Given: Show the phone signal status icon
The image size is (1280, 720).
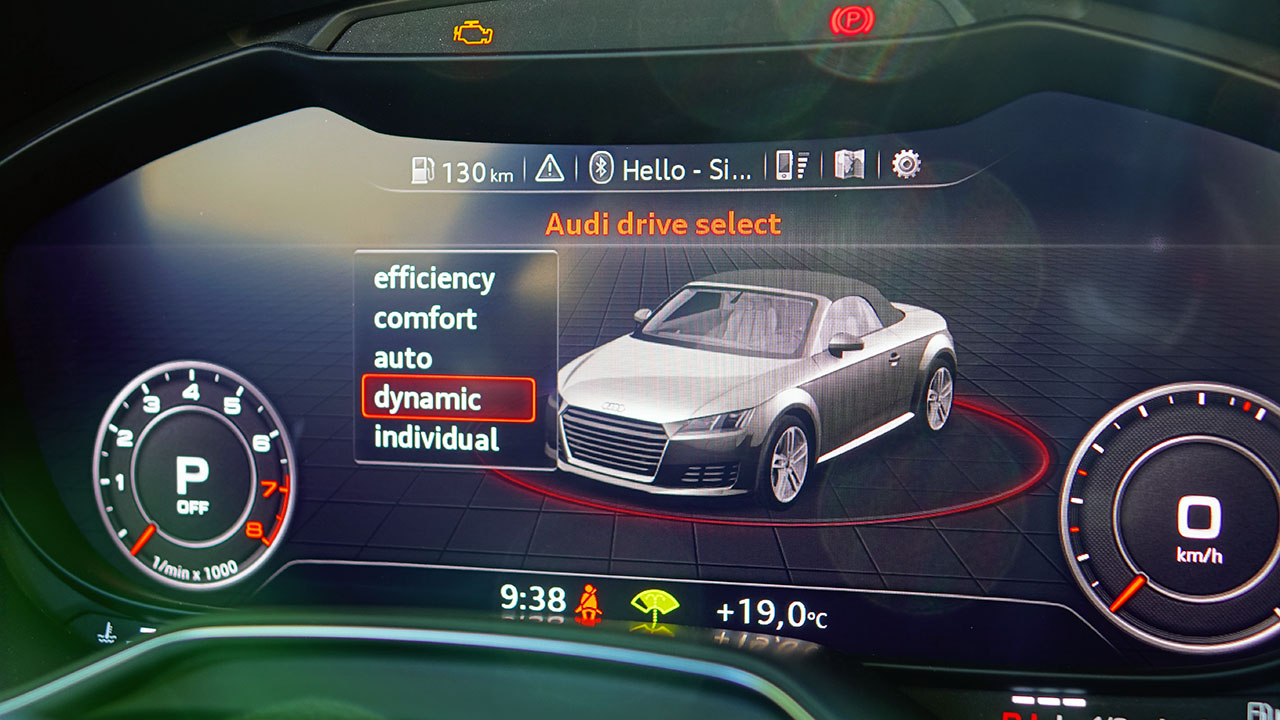Looking at the screenshot, I should (792, 166).
